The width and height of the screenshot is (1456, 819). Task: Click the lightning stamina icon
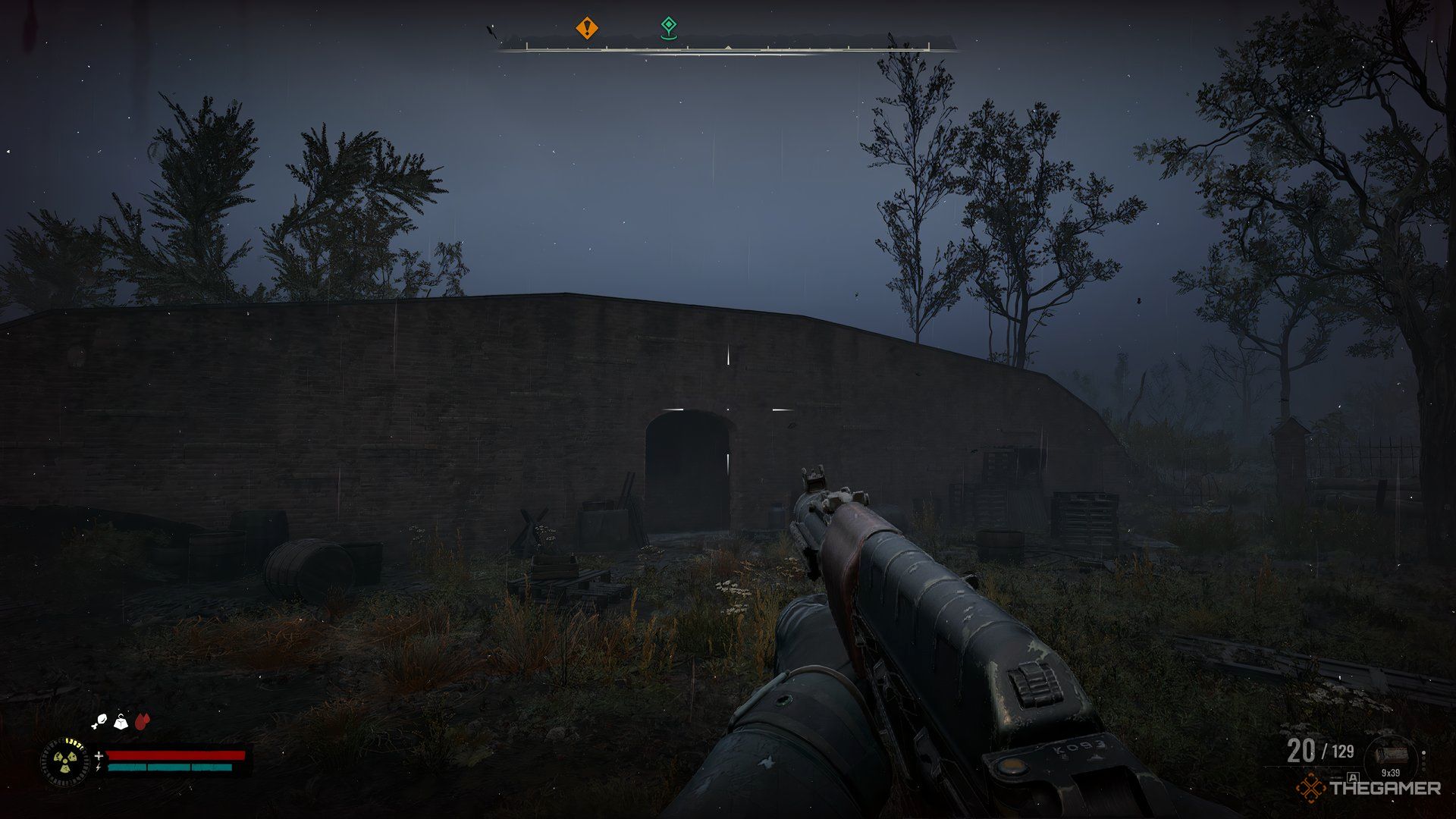click(x=99, y=767)
